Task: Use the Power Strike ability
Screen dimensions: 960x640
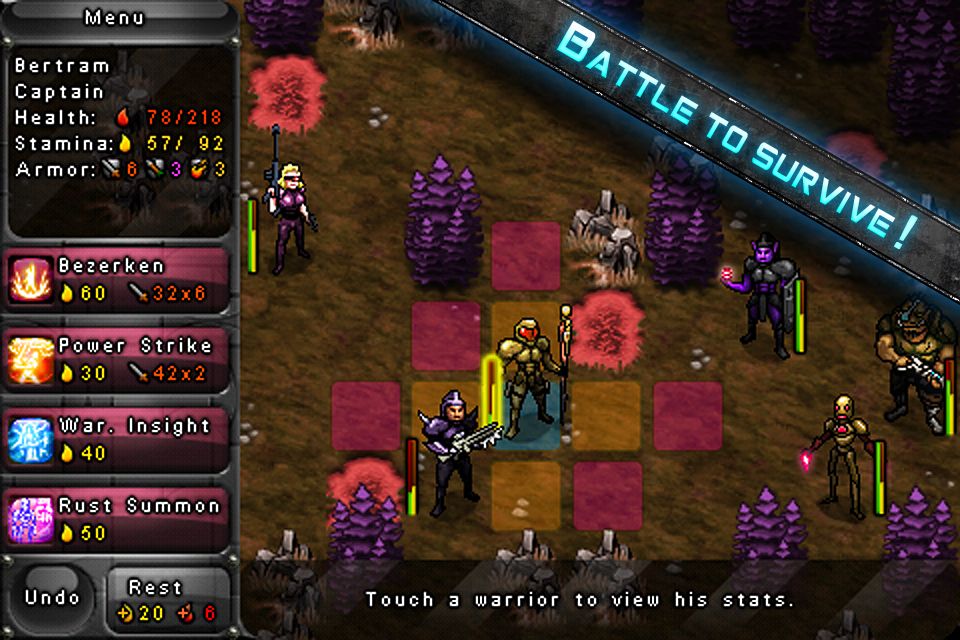Action: coord(120,359)
